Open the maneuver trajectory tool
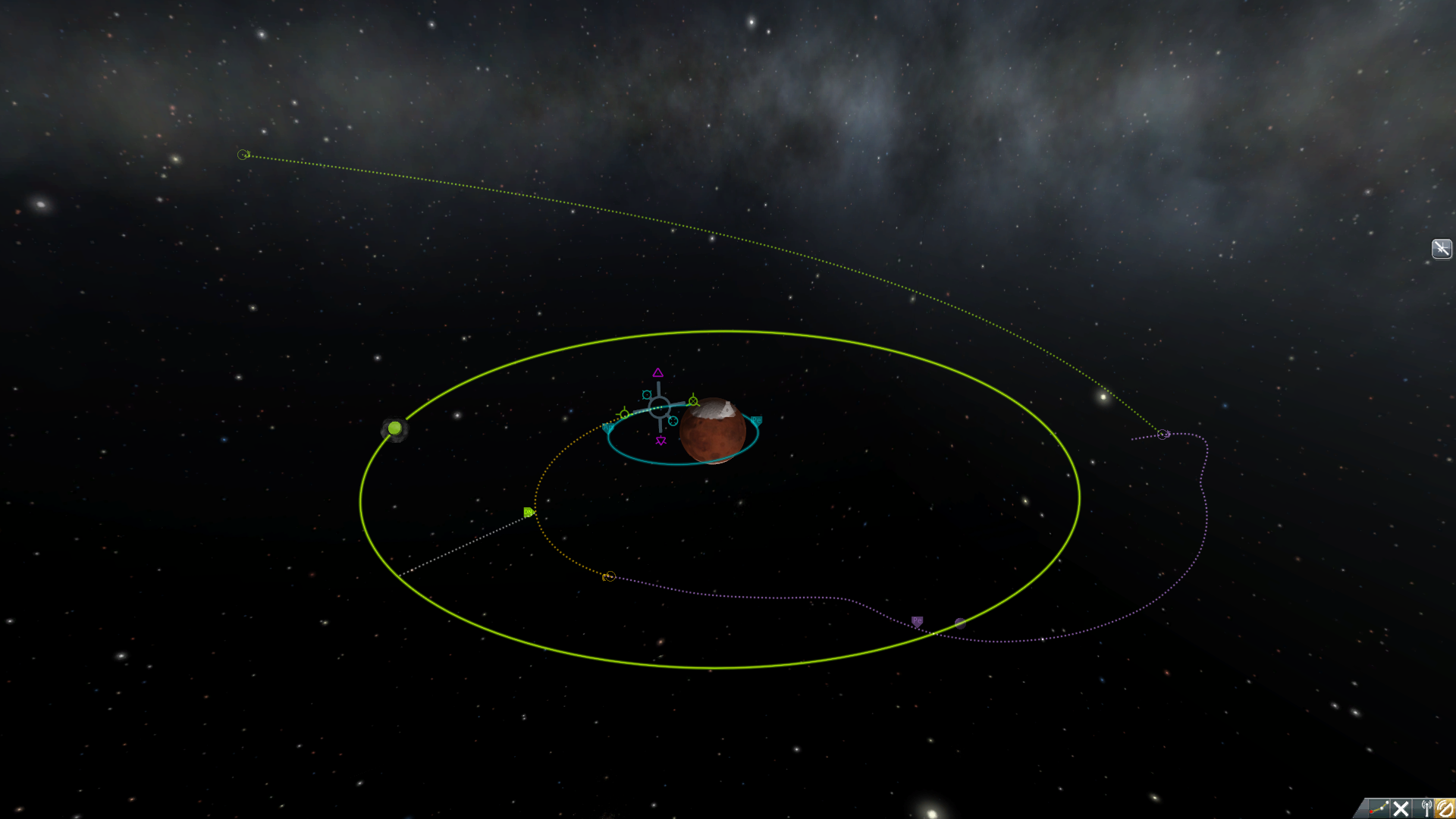This screenshot has height=819, width=1456. [1378, 808]
